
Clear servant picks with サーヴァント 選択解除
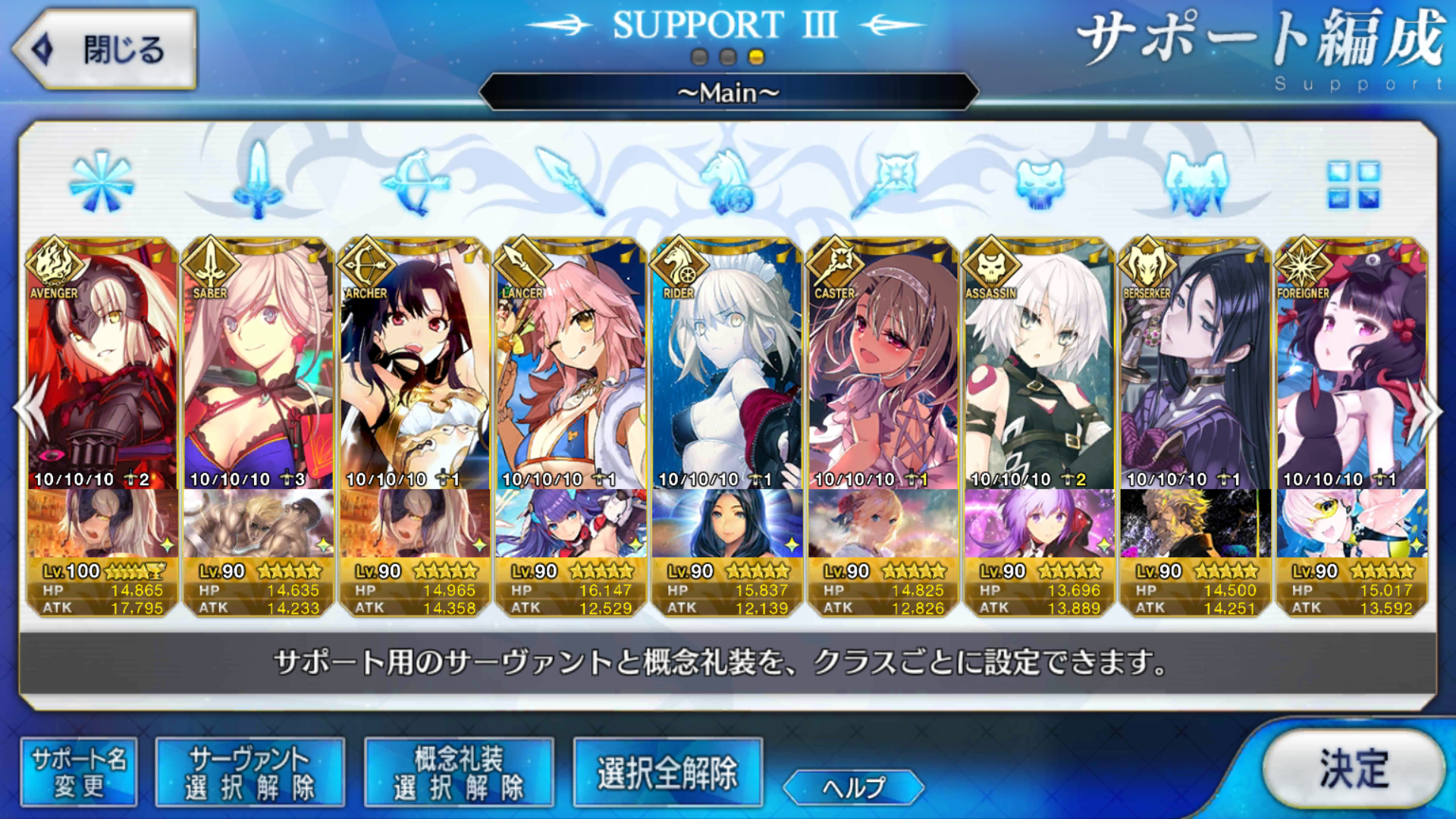(x=249, y=773)
